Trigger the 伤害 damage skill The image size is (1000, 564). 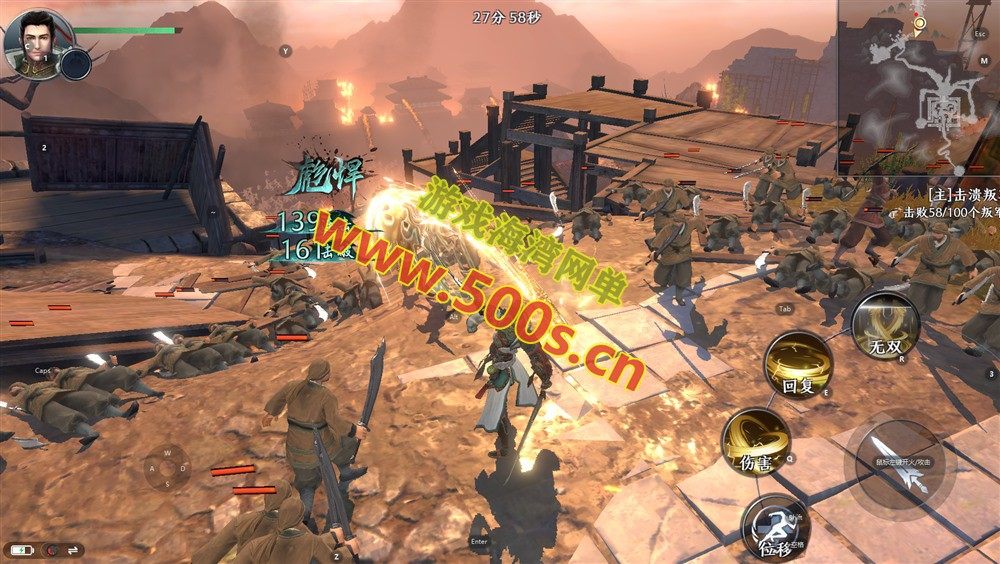[x=756, y=441]
